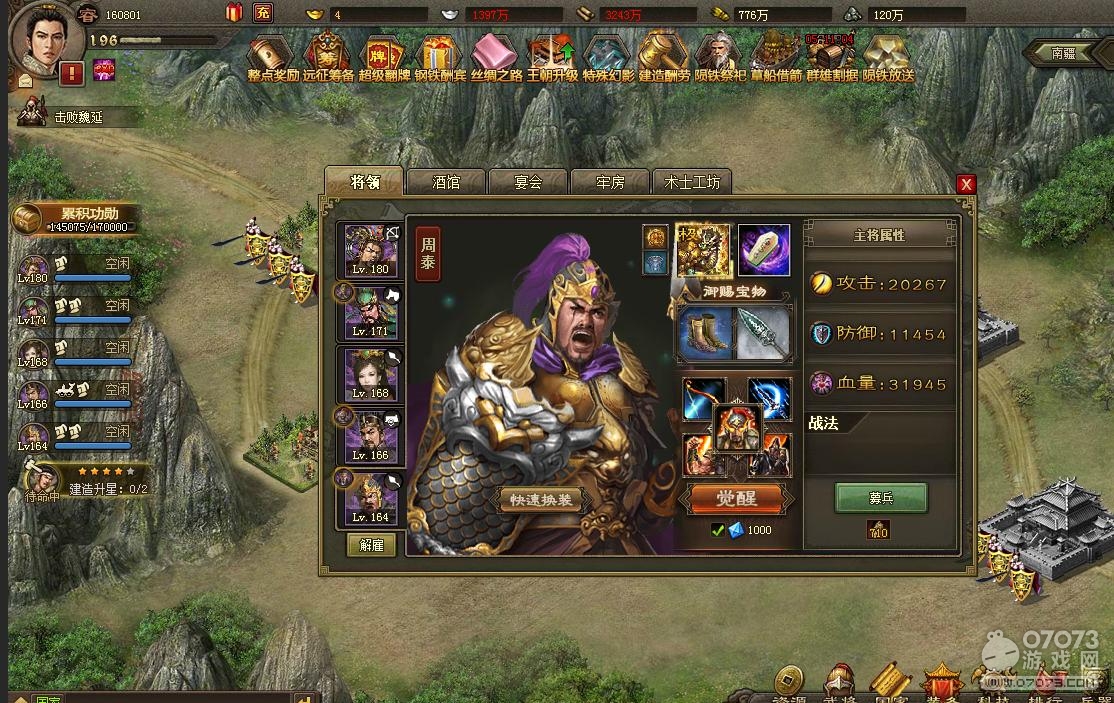Switch to the 酒馆 (Tavern) tab
Viewport: 1114px width, 703px height.
coord(446,182)
